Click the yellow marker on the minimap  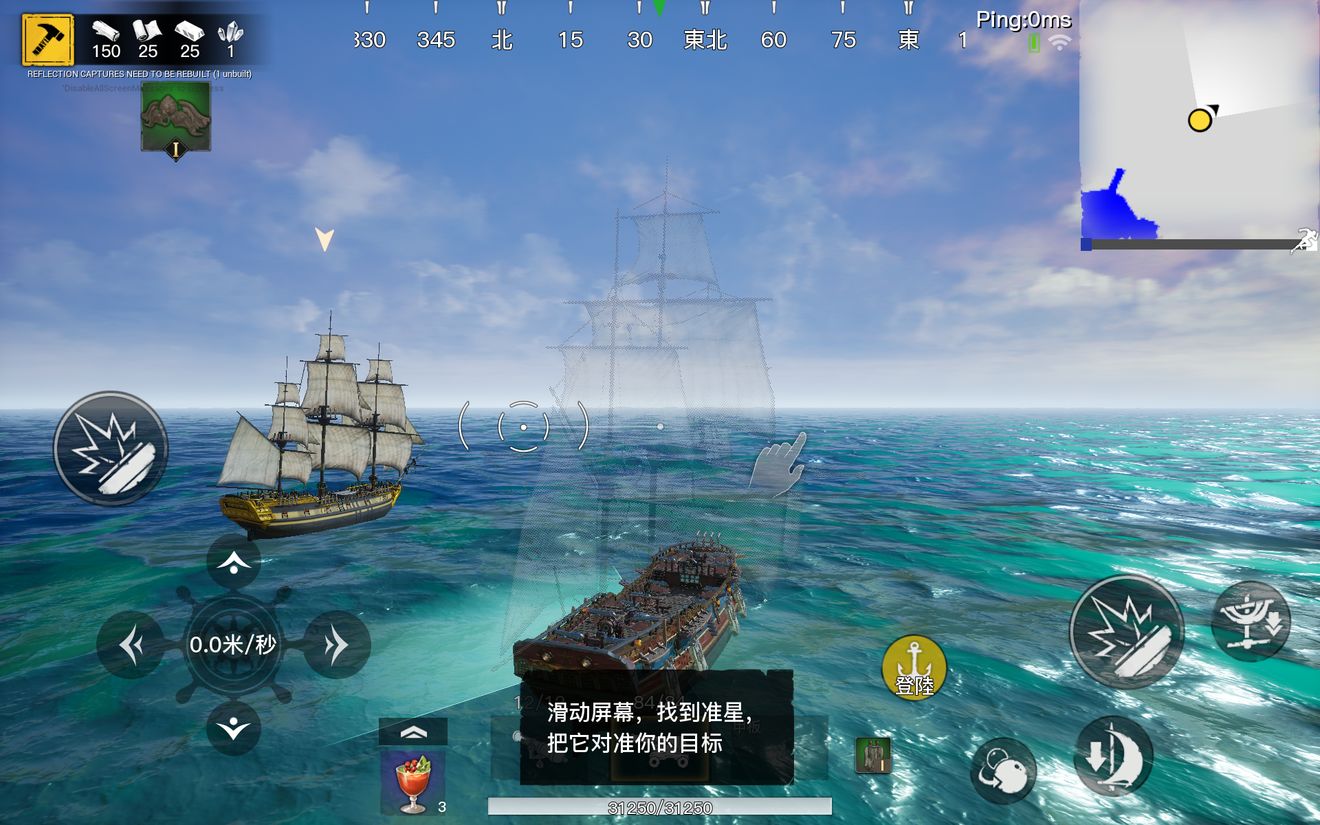coord(1199,119)
